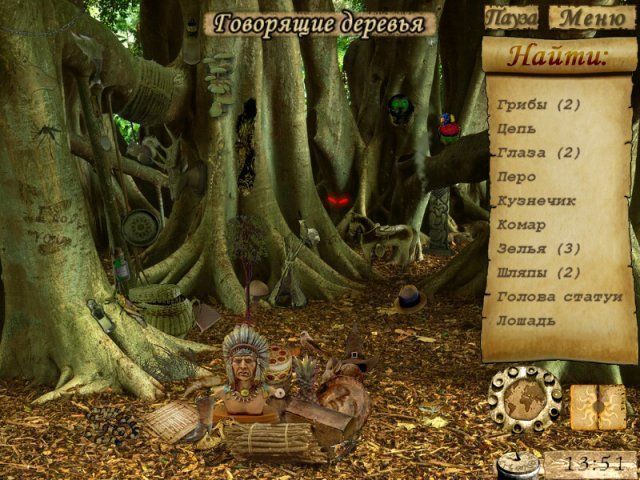Select Перо in the find list
Image resolution: width=640 pixels, height=480 pixels.
point(516,177)
